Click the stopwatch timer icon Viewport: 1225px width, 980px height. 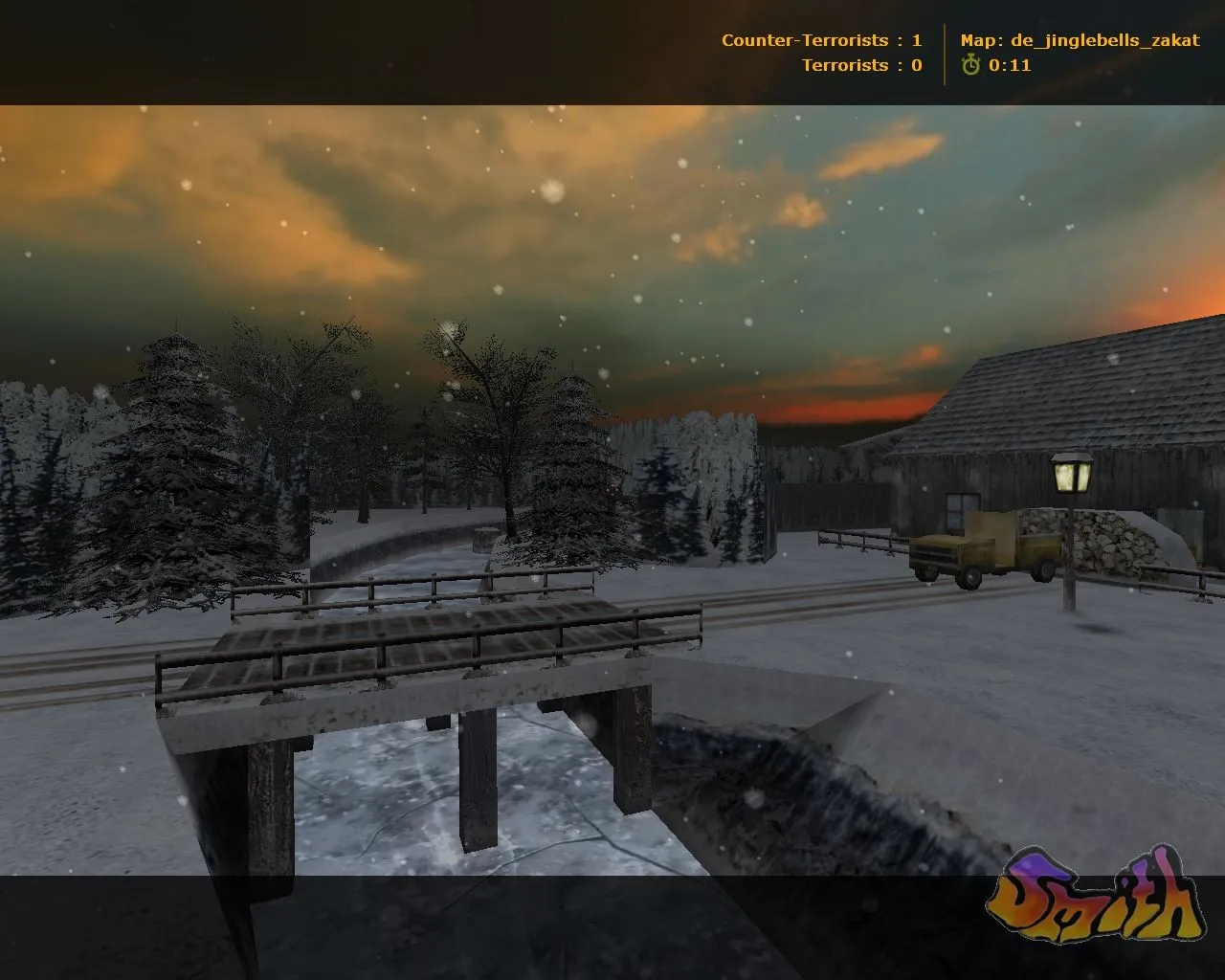point(970,66)
